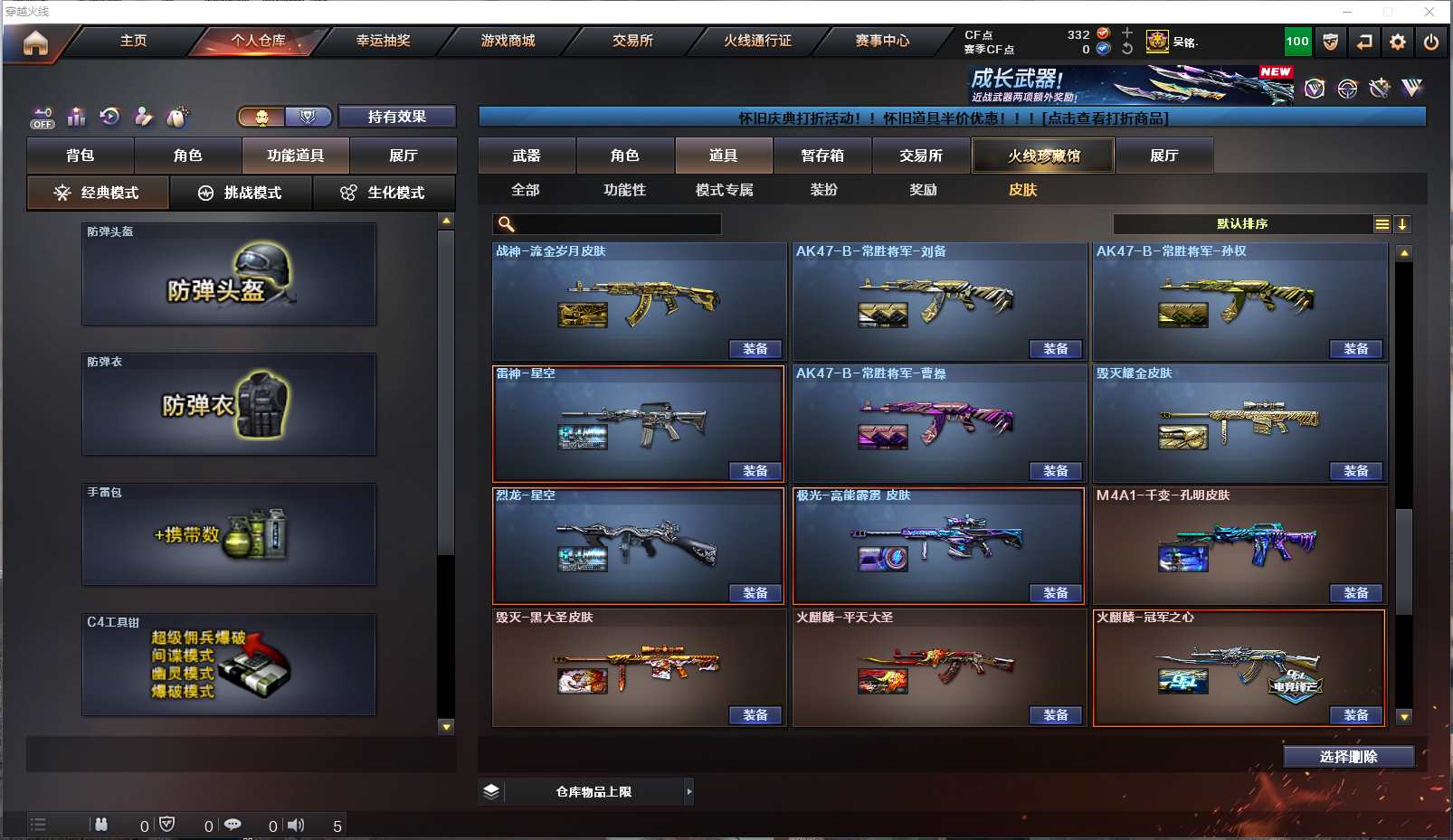
Task: Open the 交易所 top navigation entry
Action: [632, 41]
